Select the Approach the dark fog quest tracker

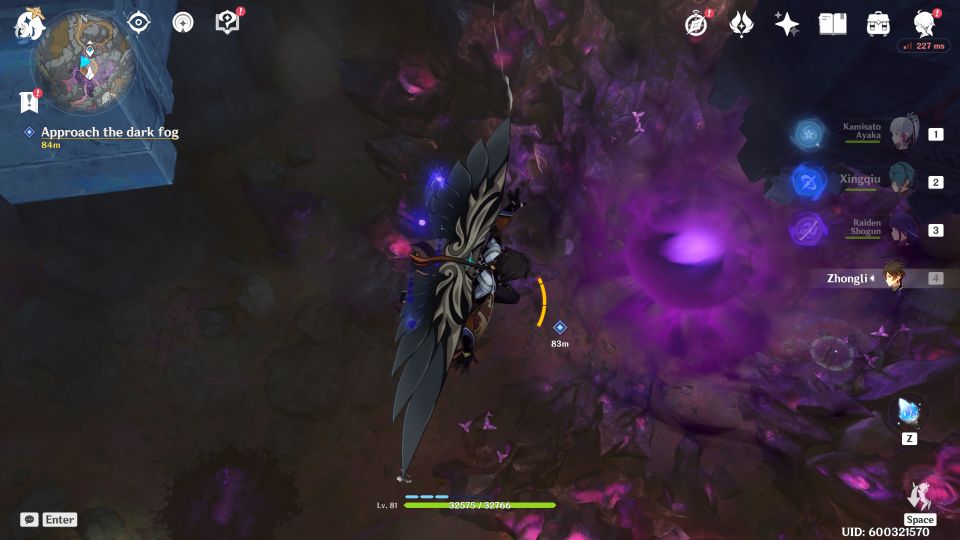(x=109, y=132)
